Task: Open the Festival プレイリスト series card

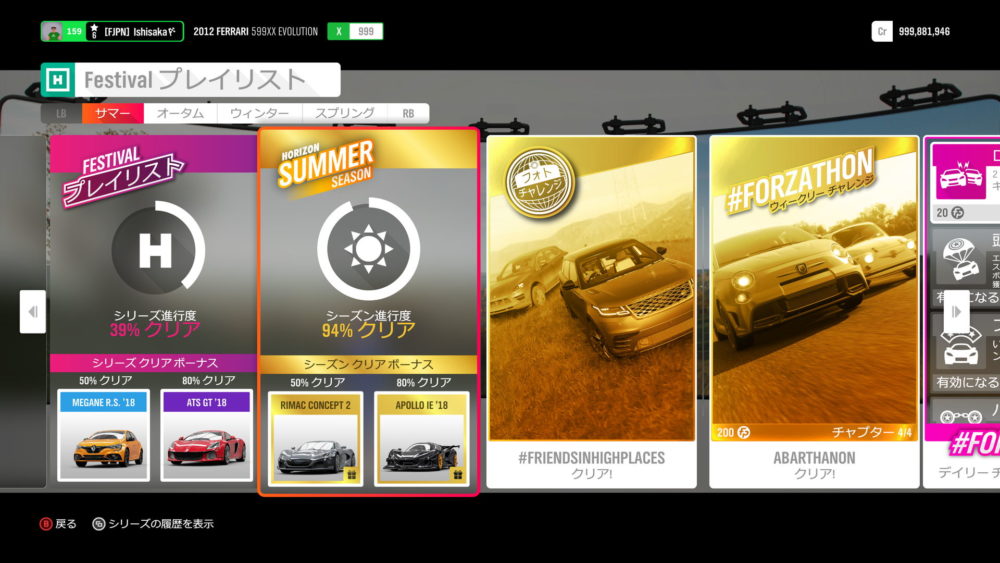Action: coord(154,260)
